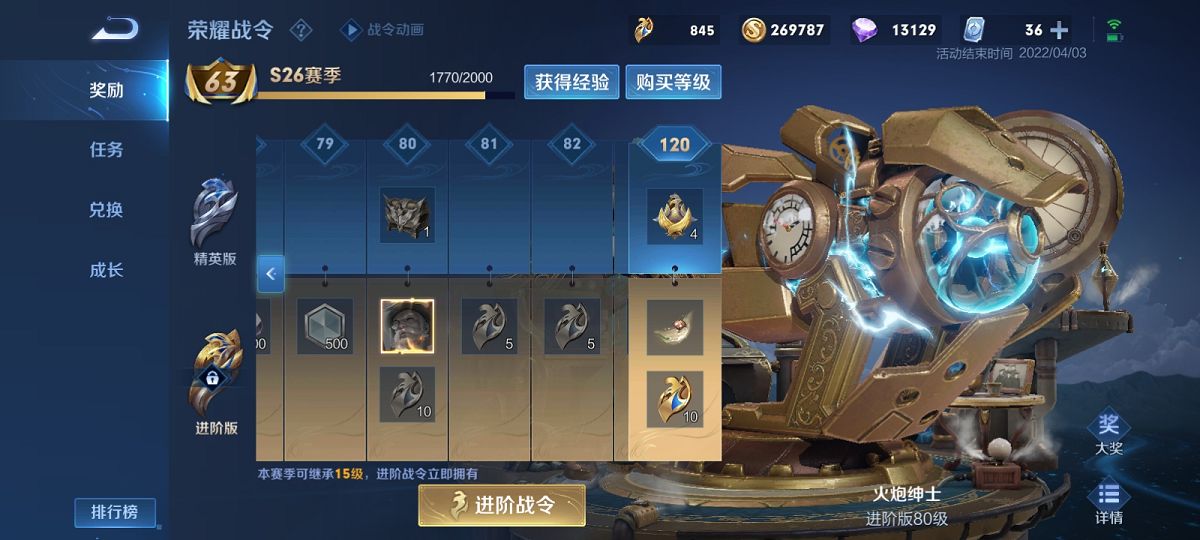Click the left arrow to scroll rewards back

coord(270,273)
